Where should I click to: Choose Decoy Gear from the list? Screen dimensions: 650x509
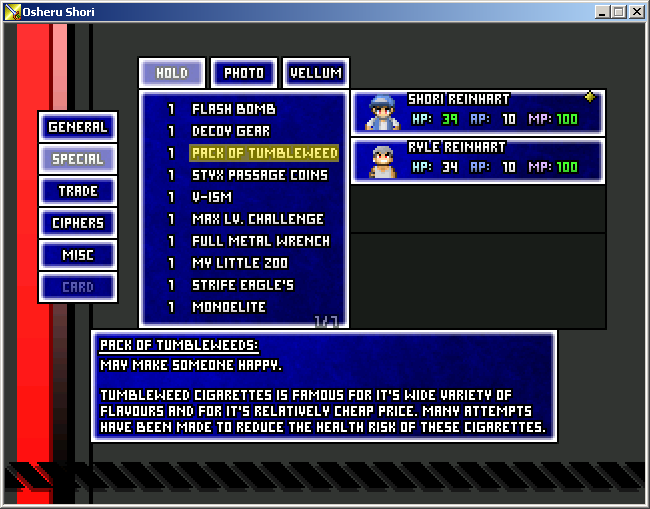[x=231, y=131]
